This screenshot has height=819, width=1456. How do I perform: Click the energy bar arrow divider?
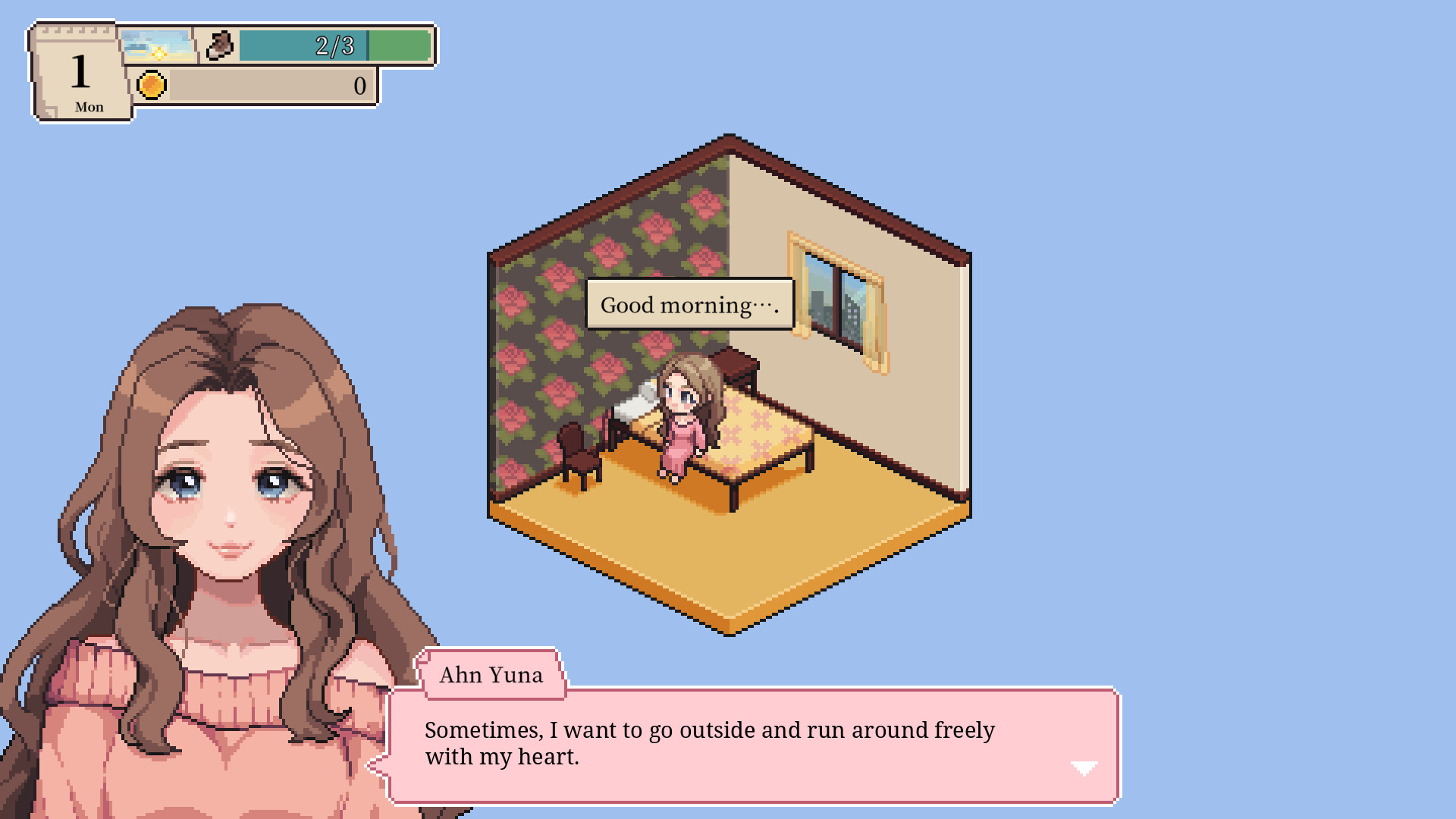[368, 45]
